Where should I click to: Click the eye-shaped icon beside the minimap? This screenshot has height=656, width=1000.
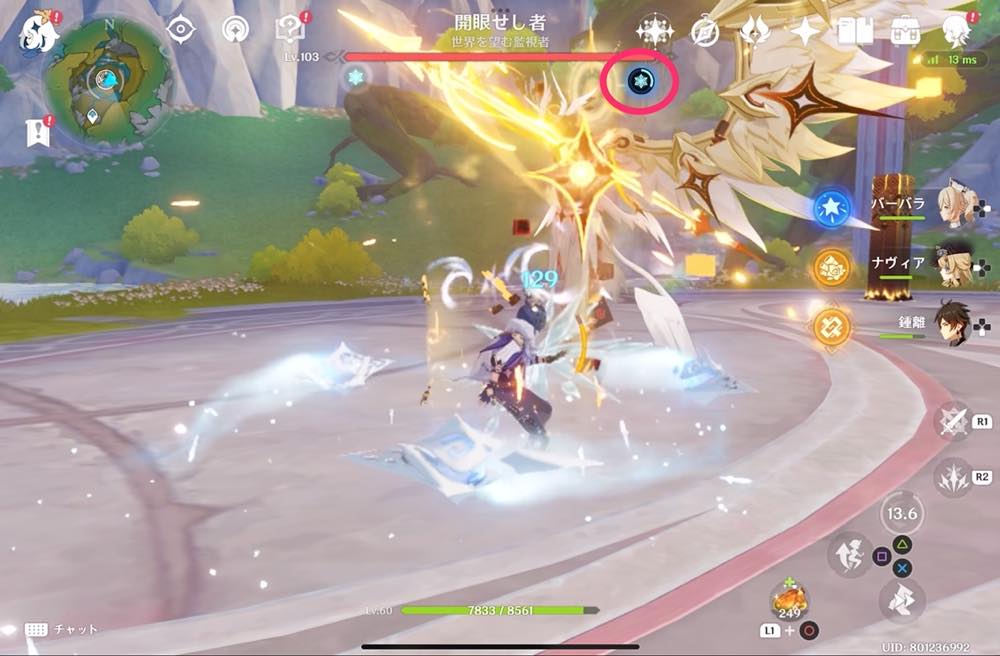click(x=180, y=29)
